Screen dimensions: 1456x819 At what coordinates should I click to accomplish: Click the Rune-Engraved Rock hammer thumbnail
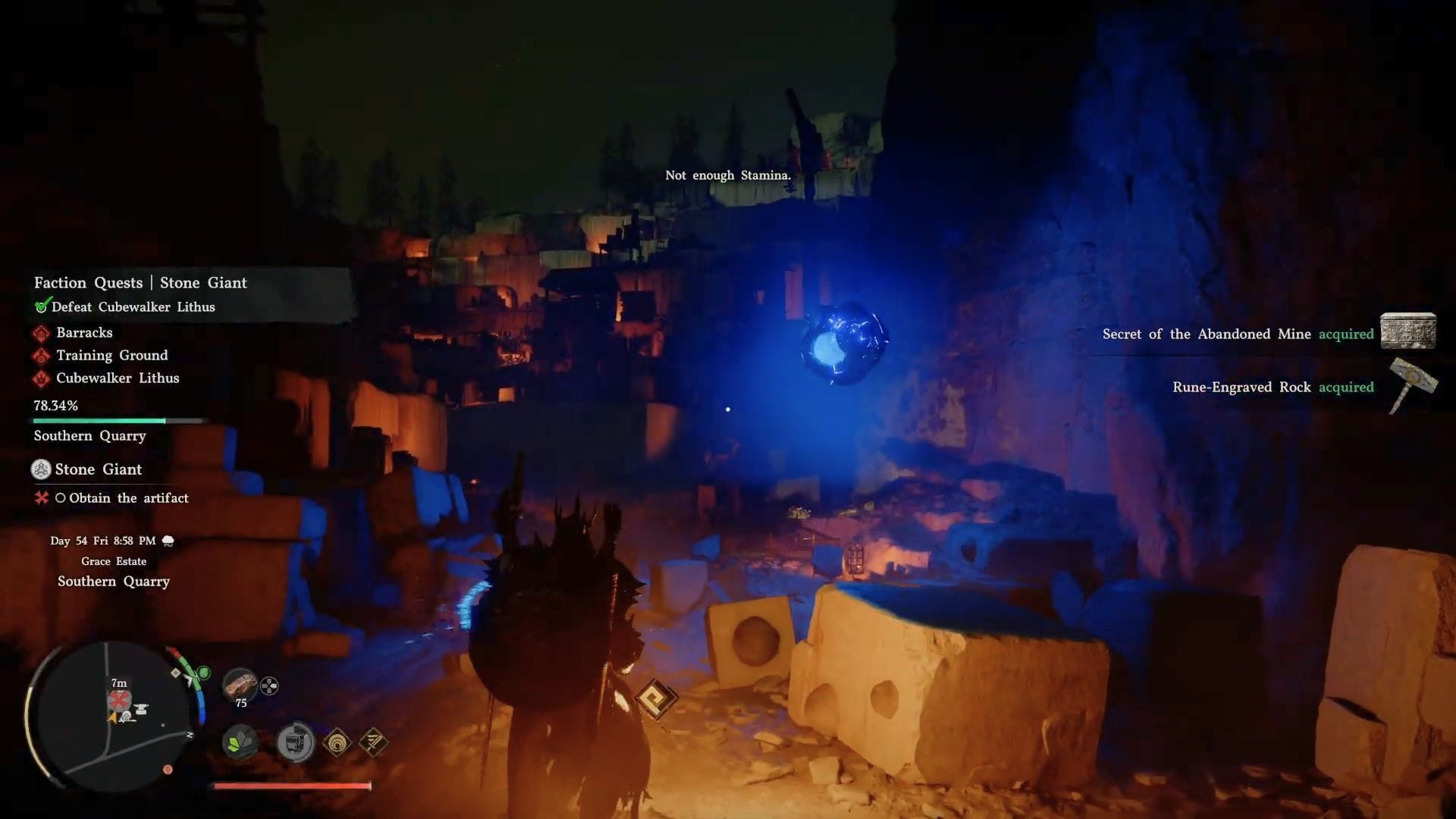pos(1411,385)
